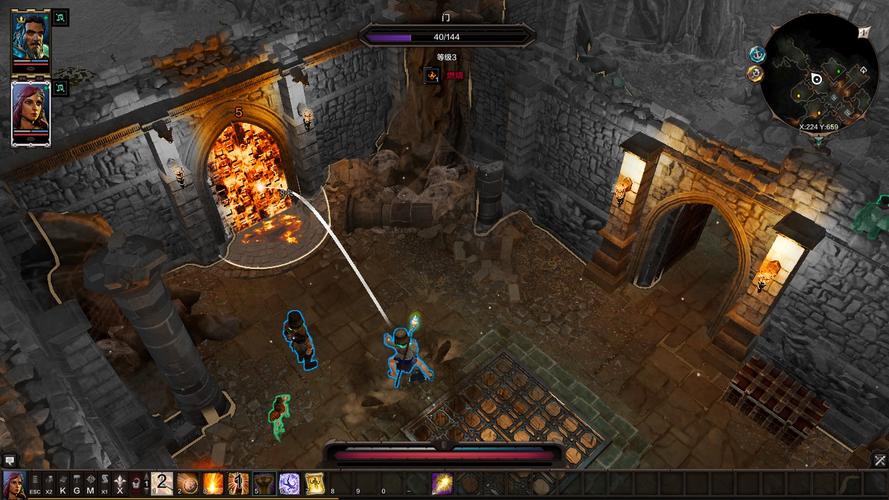Viewport: 889px width, 500px height.
Task: Activate the dark fist skill icon
Action: [x=264, y=484]
